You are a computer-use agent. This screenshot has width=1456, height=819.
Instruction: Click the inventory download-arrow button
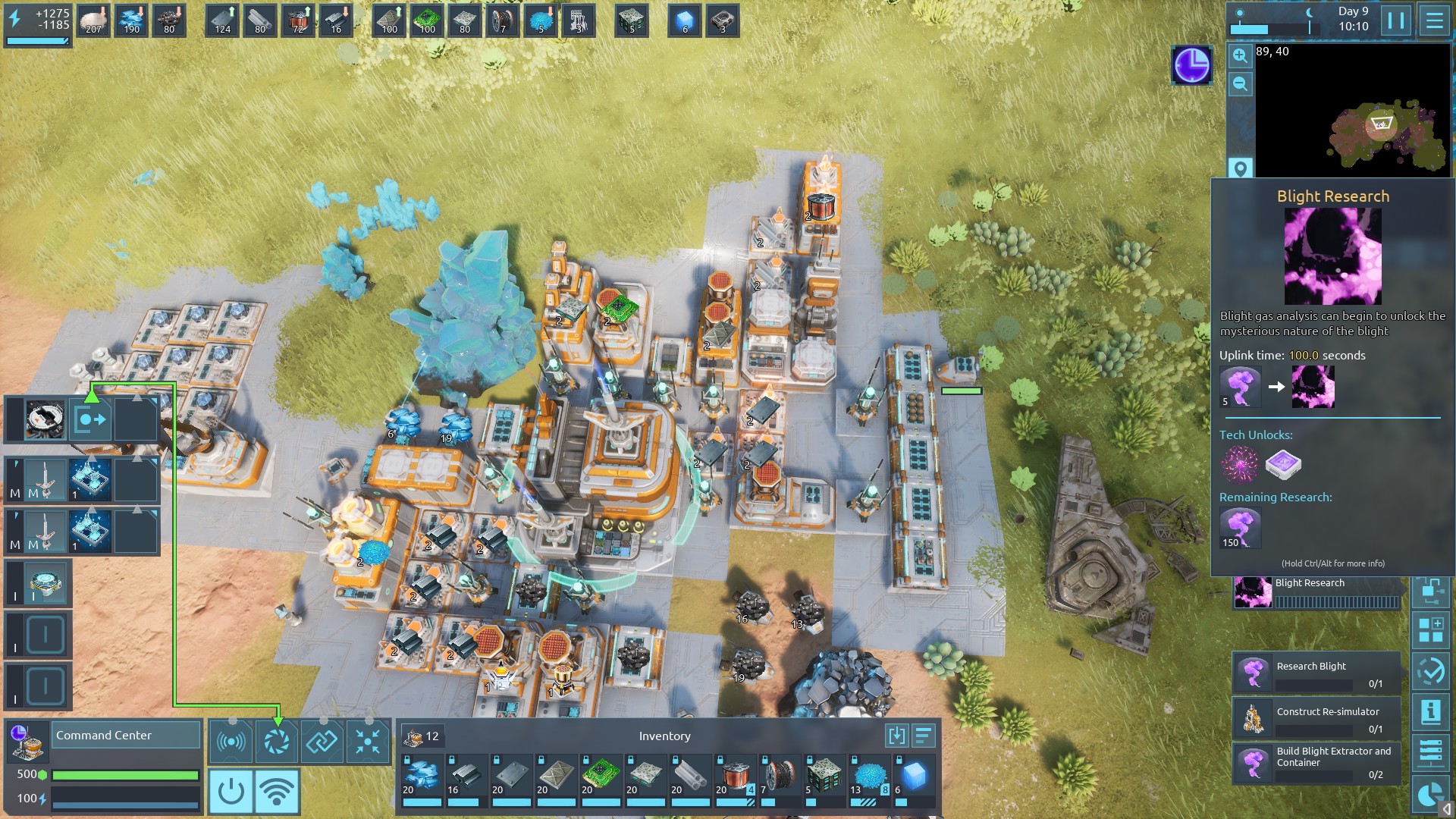(896, 736)
